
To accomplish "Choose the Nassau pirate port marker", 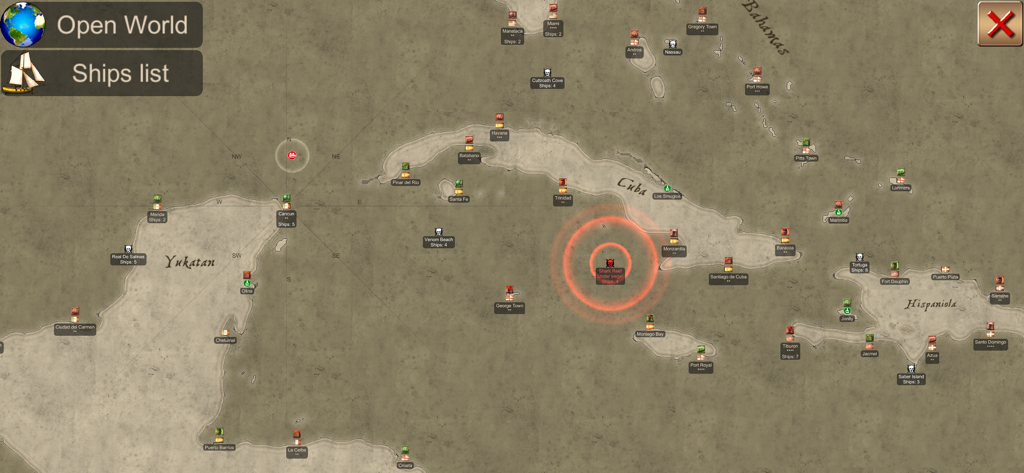I will tap(673, 46).
